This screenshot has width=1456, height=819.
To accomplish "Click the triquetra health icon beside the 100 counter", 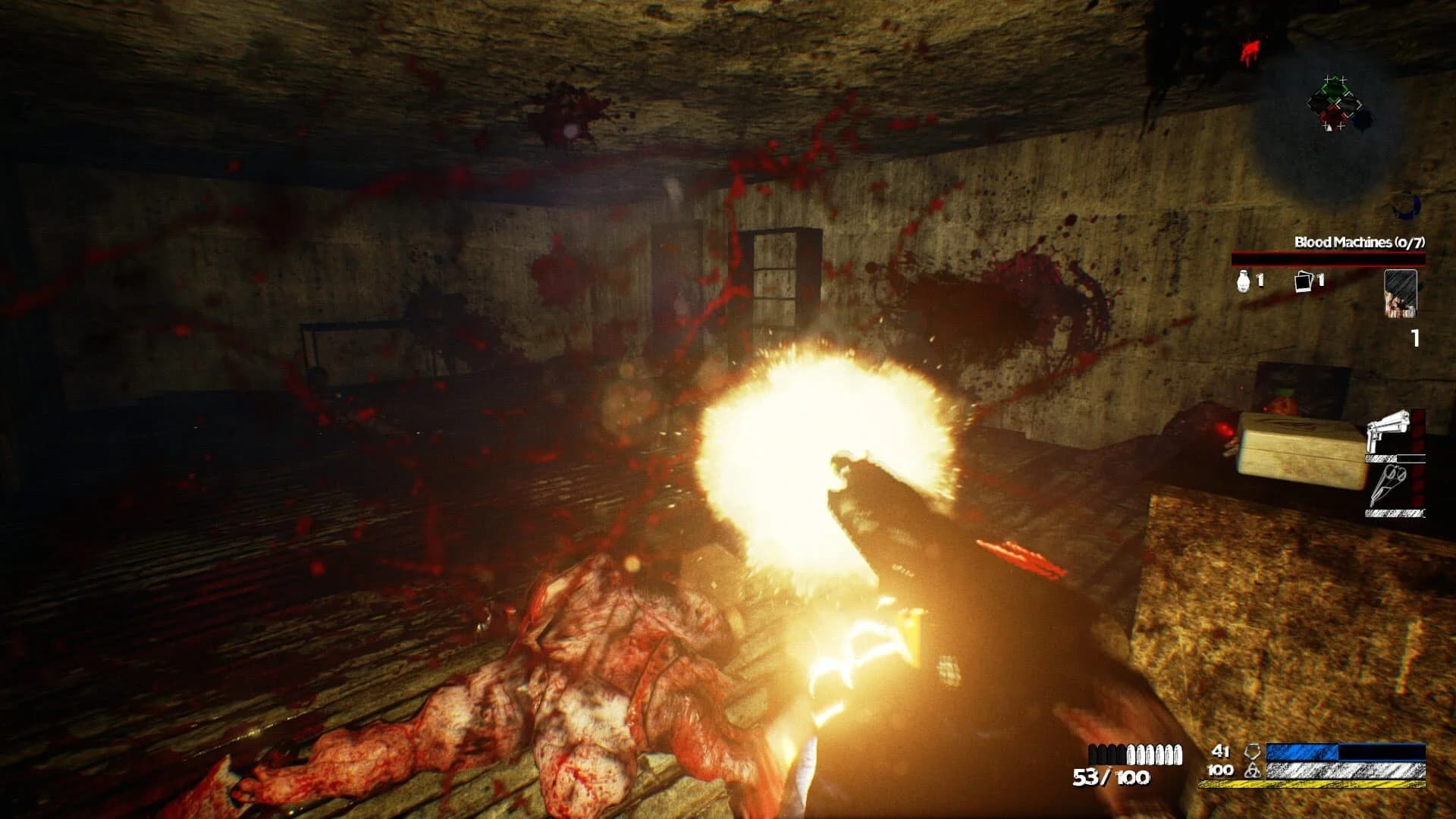I will (1251, 770).
